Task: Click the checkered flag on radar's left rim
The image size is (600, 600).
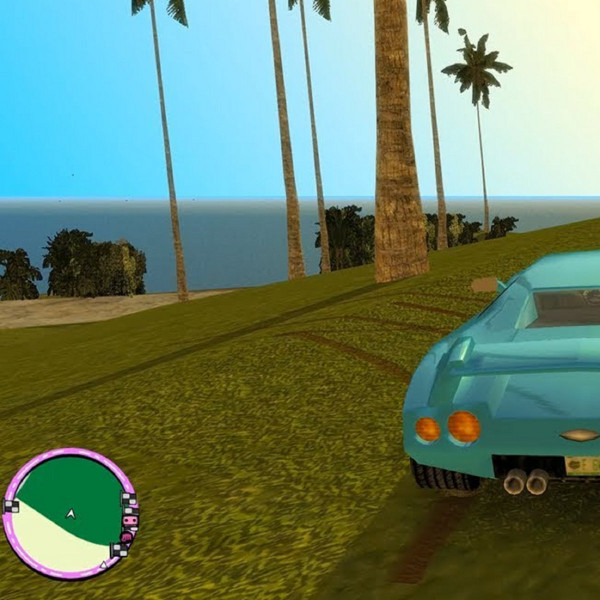Action: point(12,507)
